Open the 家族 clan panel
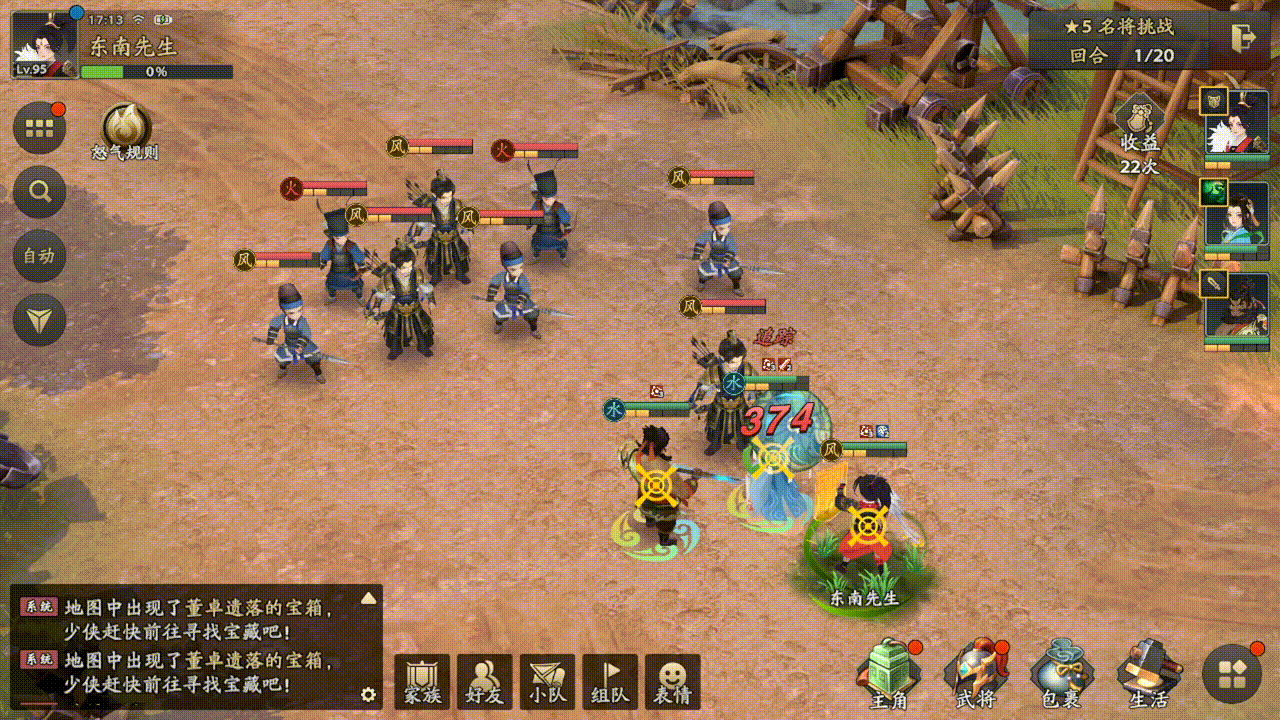Image resolution: width=1280 pixels, height=720 pixels. (422, 683)
